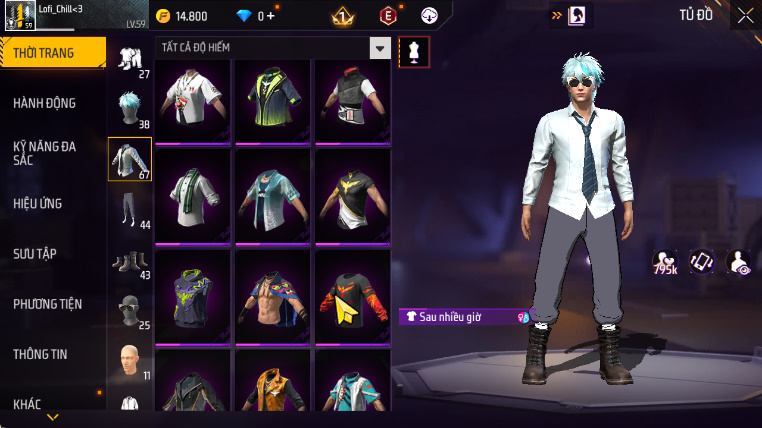Open the Thông Tin tab

click(41, 353)
